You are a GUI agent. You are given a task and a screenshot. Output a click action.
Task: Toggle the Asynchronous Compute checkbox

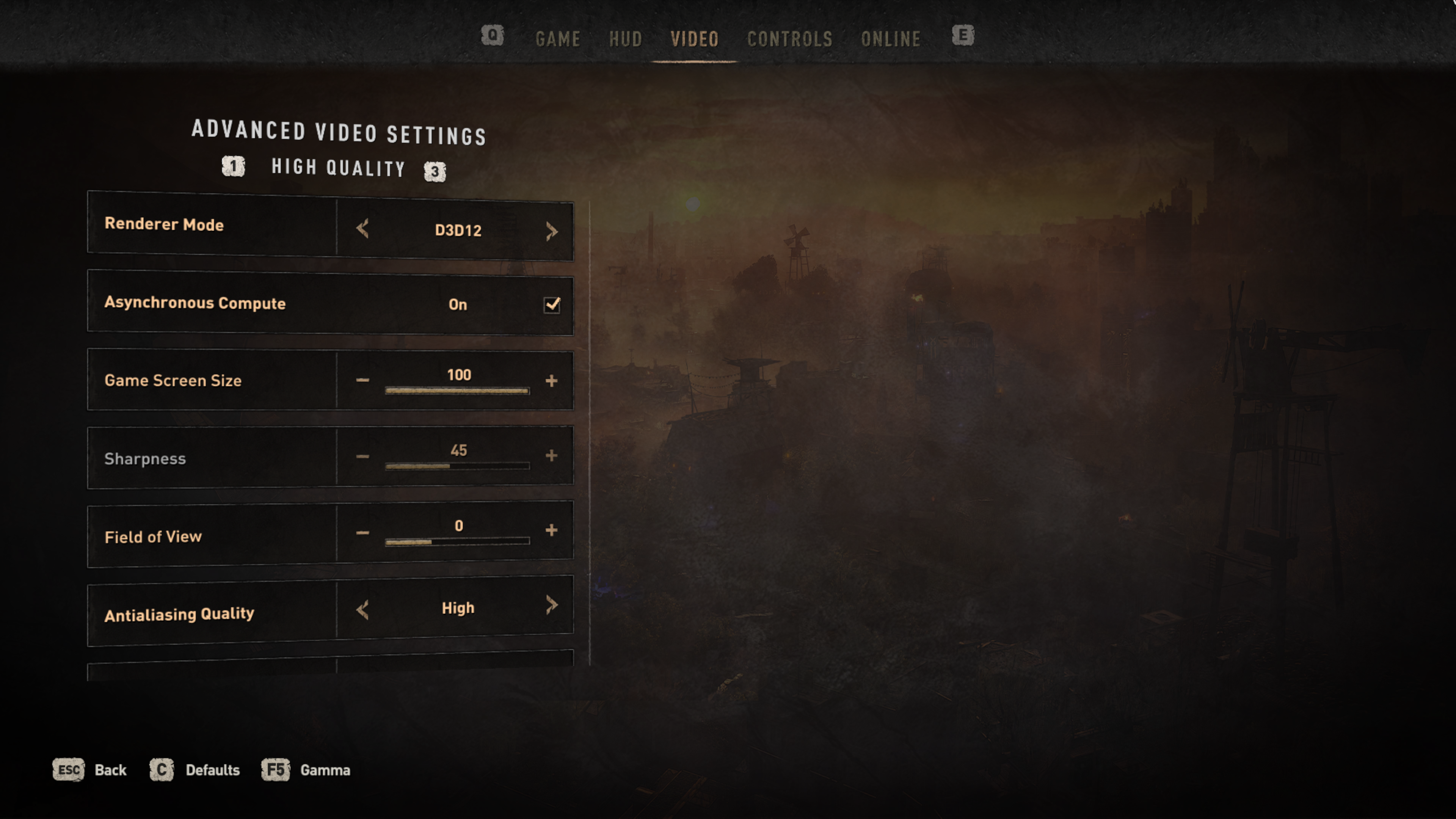(552, 304)
